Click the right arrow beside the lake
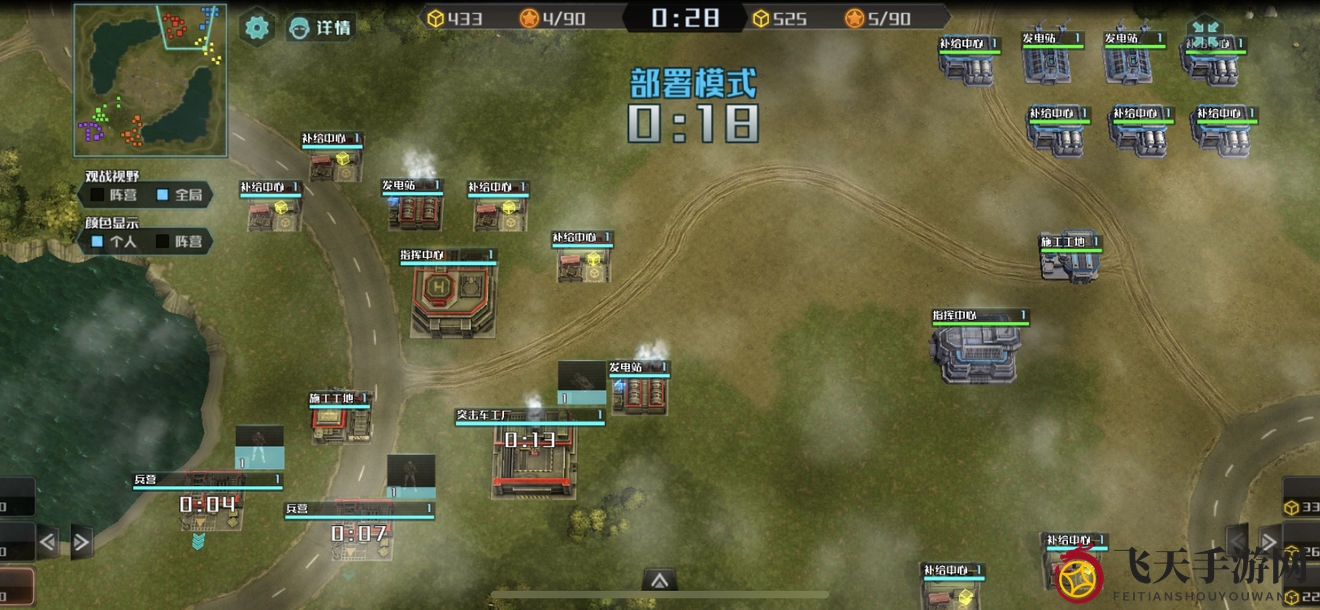Viewport: 1320px width, 610px height. 81,542
